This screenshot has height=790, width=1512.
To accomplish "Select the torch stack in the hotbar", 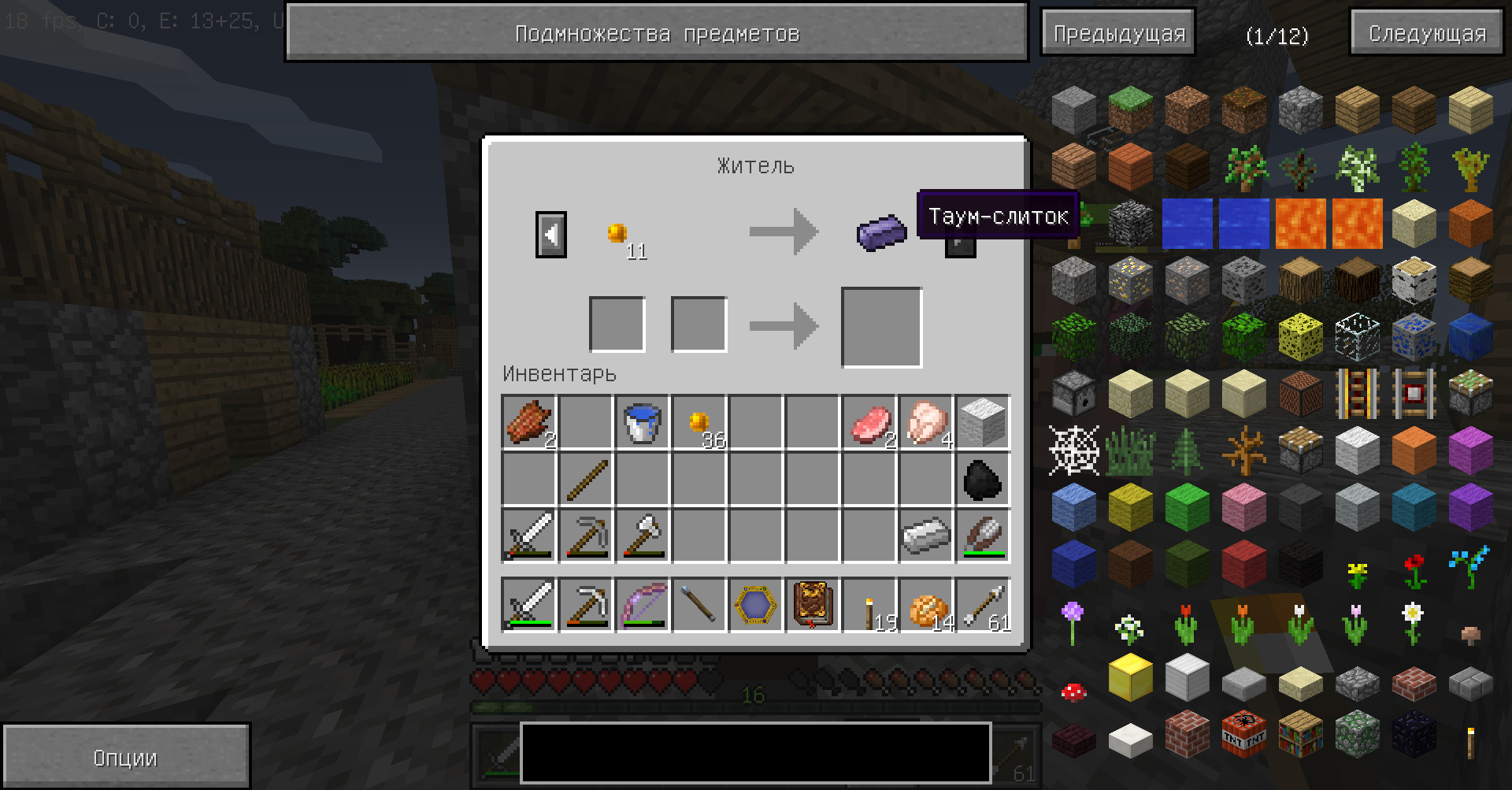I will point(869,606).
